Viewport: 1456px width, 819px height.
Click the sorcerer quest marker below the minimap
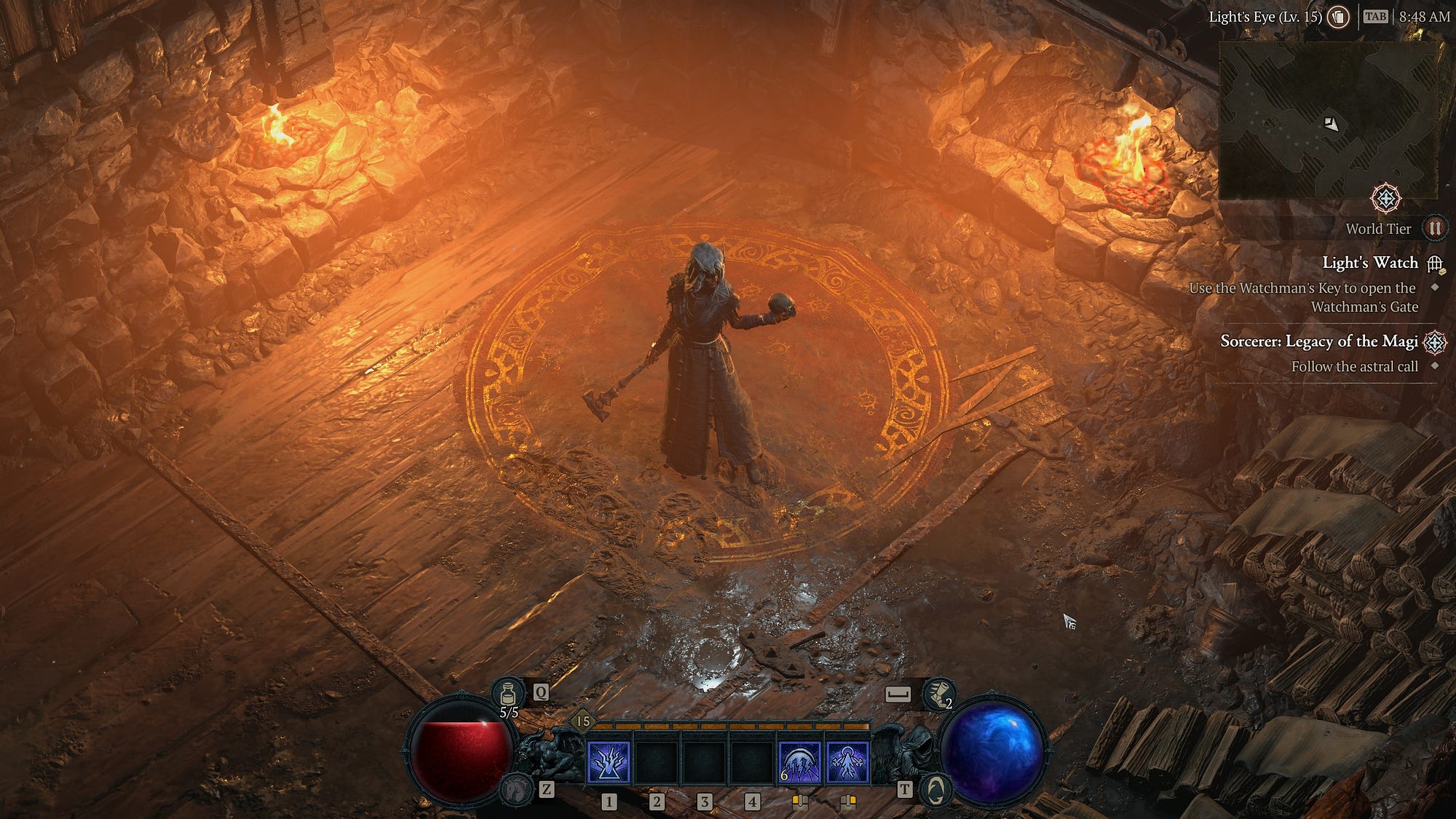[x=1385, y=198]
